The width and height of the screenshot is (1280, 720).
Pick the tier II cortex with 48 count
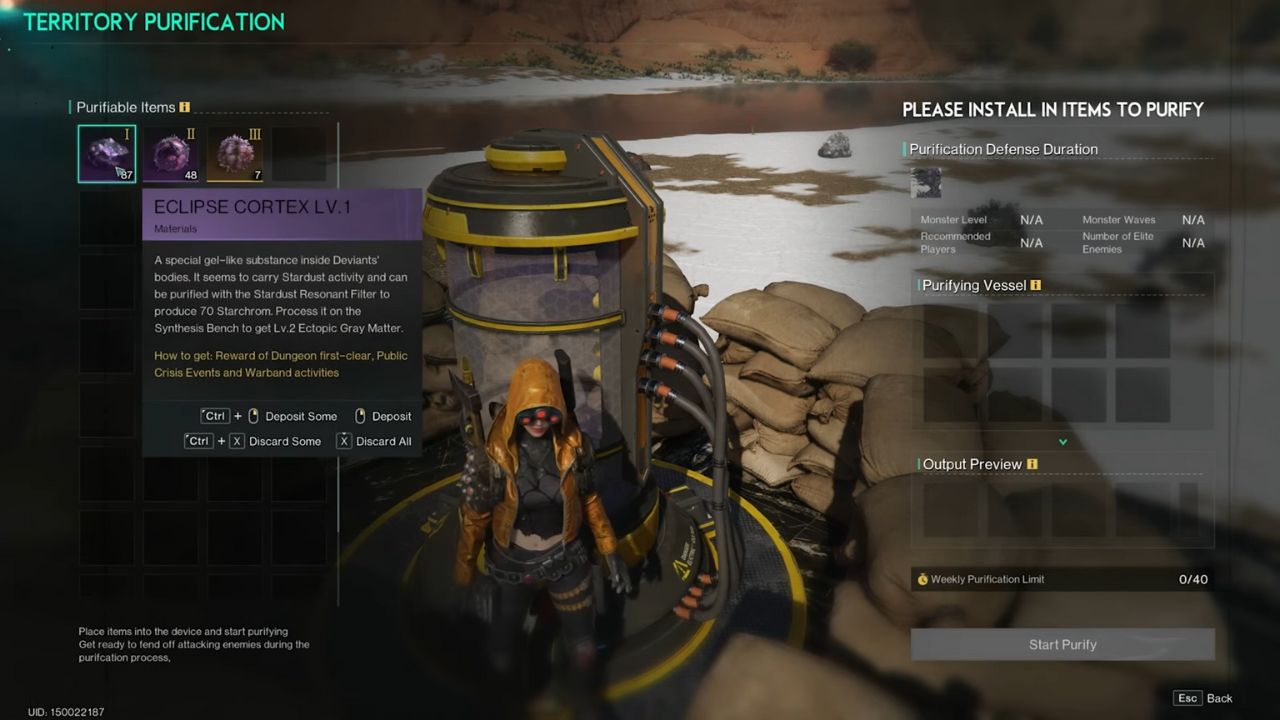point(171,154)
